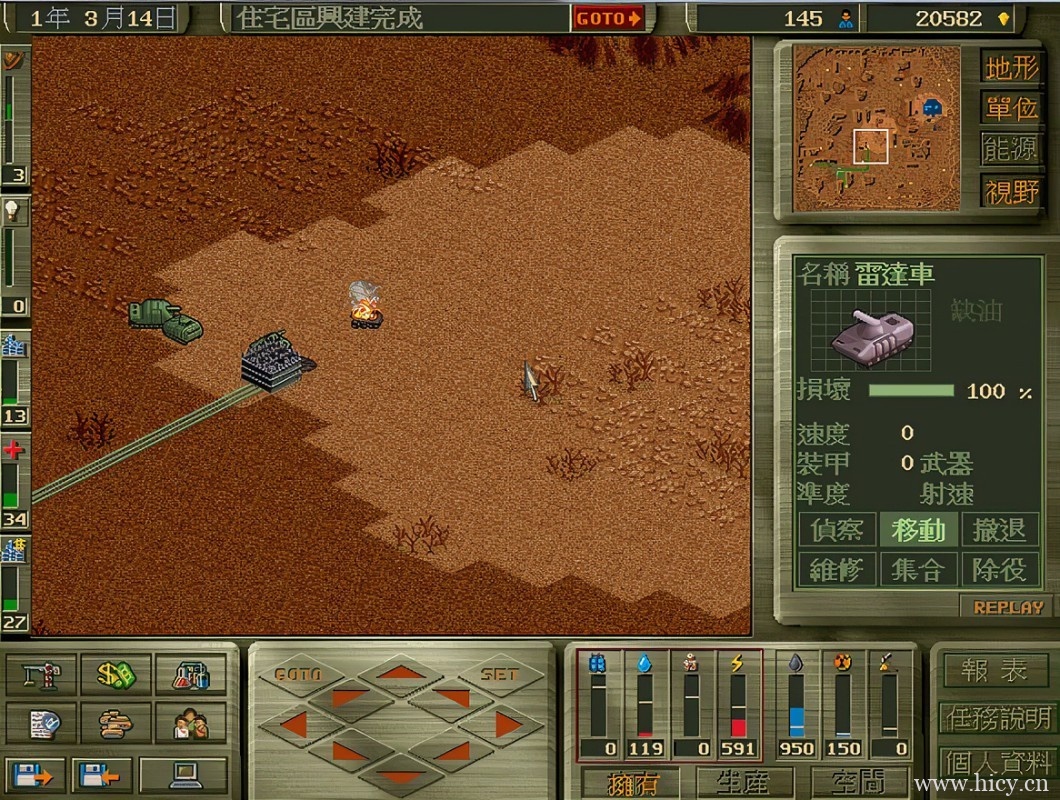Click the SET button on the scroll pad

[498, 675]
